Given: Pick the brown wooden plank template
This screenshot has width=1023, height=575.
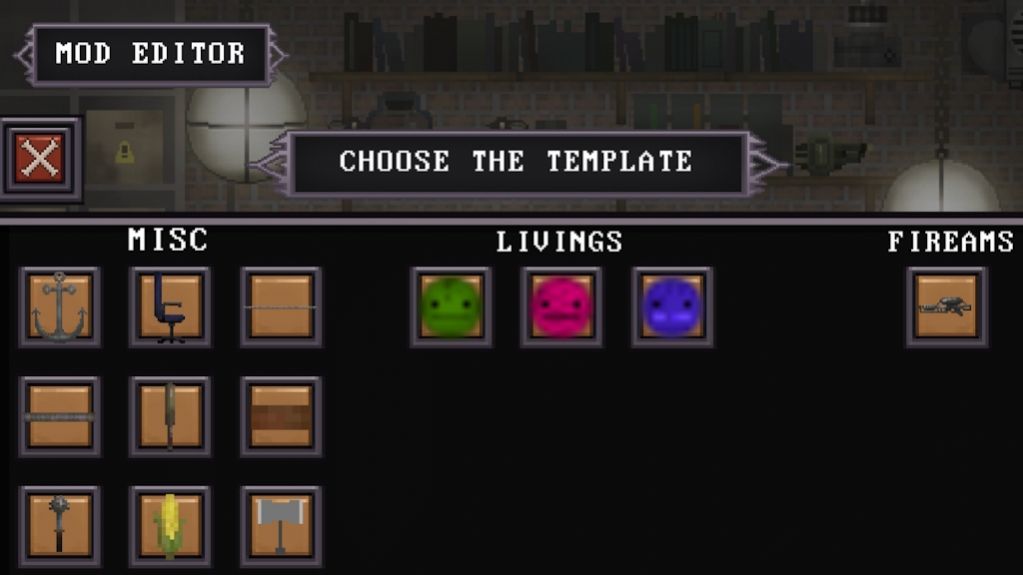Looking at the screenshot, I should coord(281,417).
